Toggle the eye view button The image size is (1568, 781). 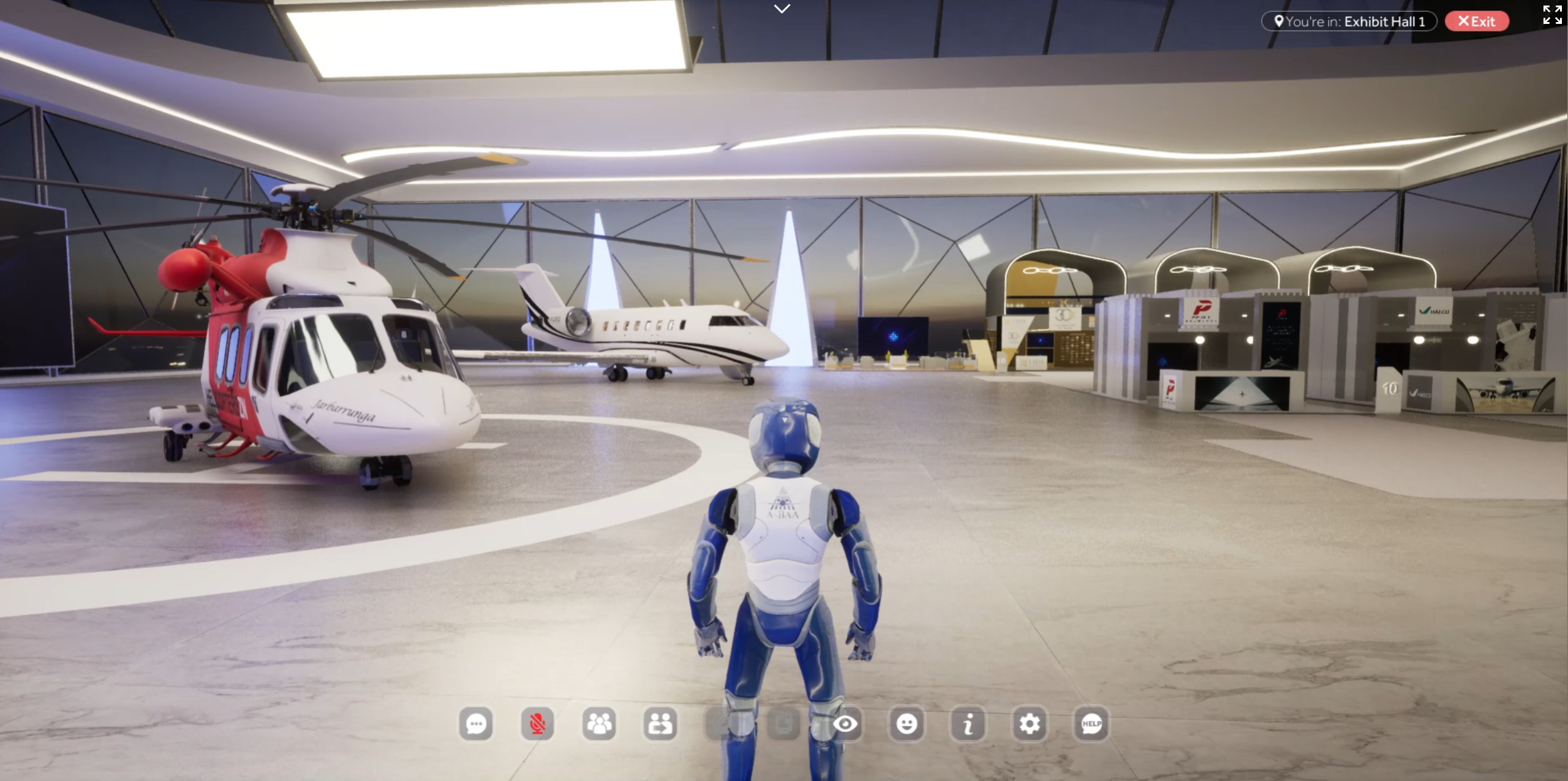[845, 724]
